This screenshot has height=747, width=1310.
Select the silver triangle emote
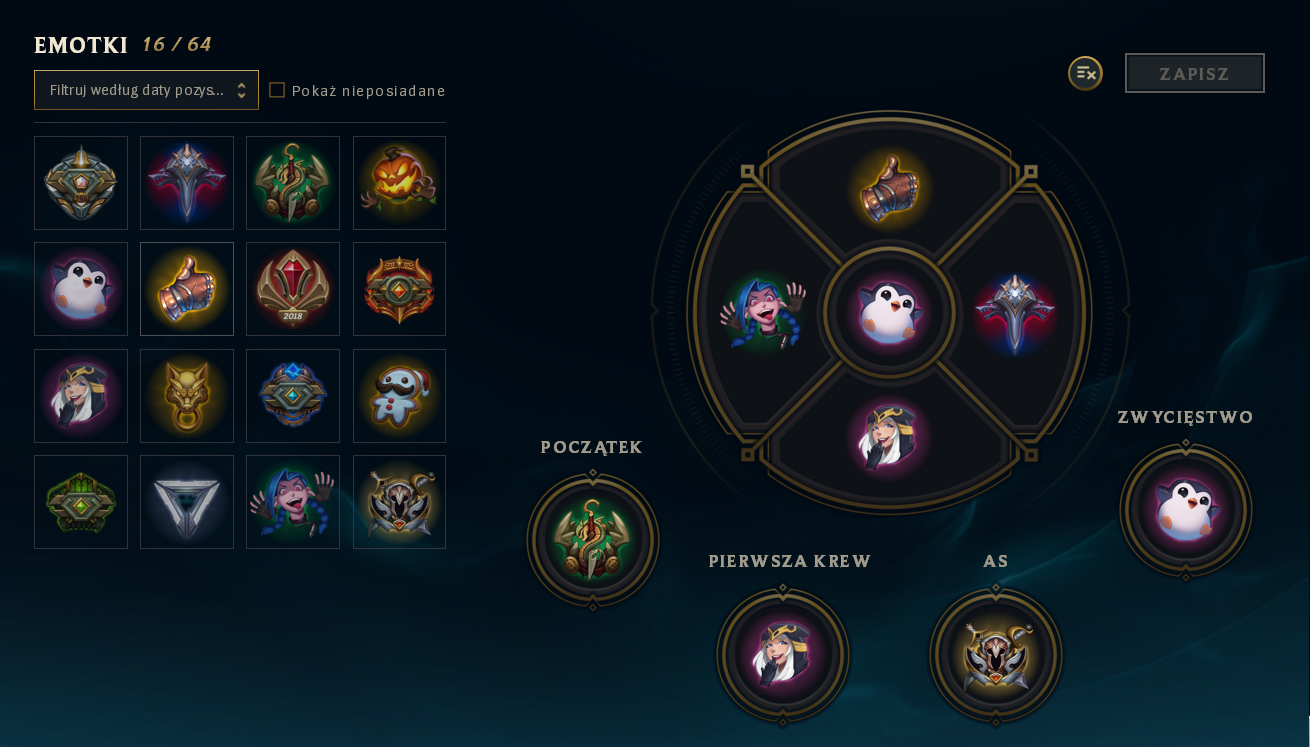187,502
